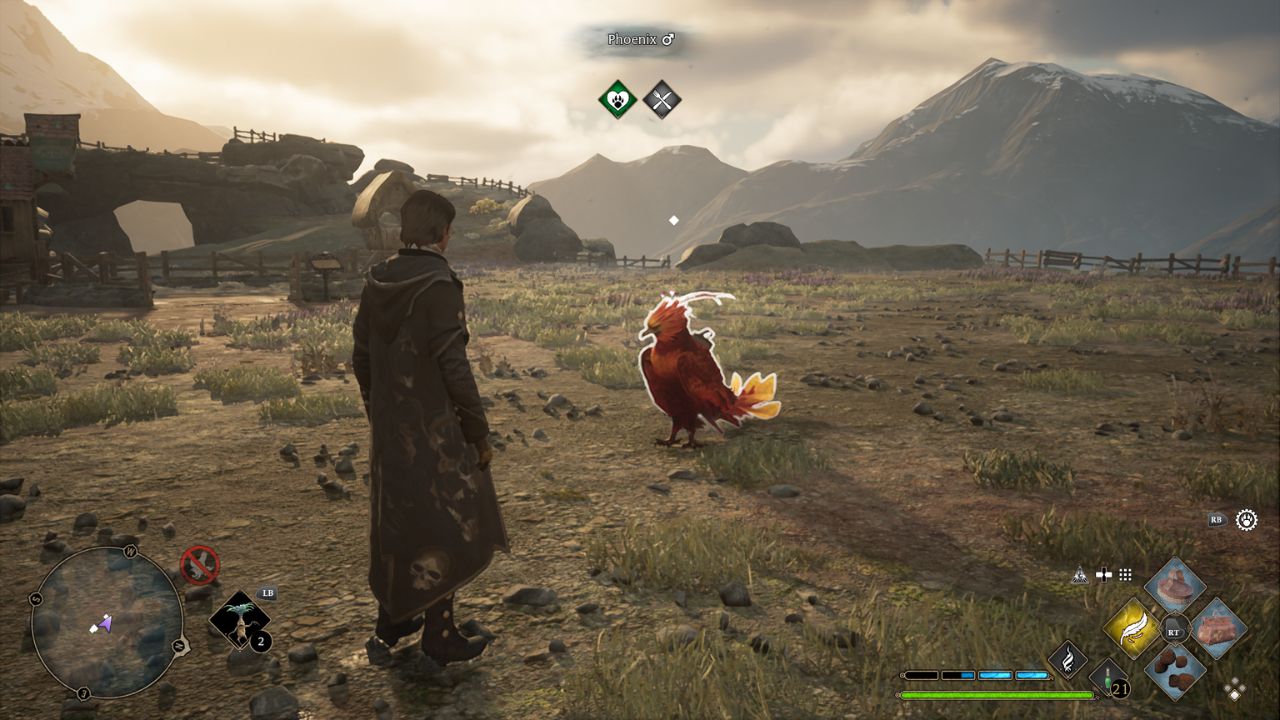Open the circular minimap
1280x720 pixels.
(106, 622)
